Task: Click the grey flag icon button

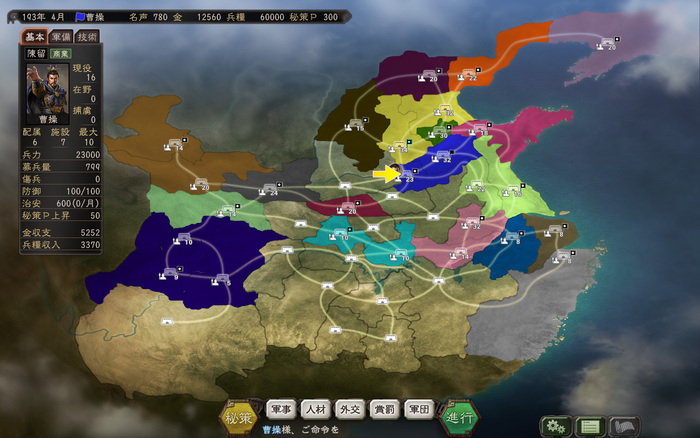Action: pyautogui.click(x=623, y=425)
